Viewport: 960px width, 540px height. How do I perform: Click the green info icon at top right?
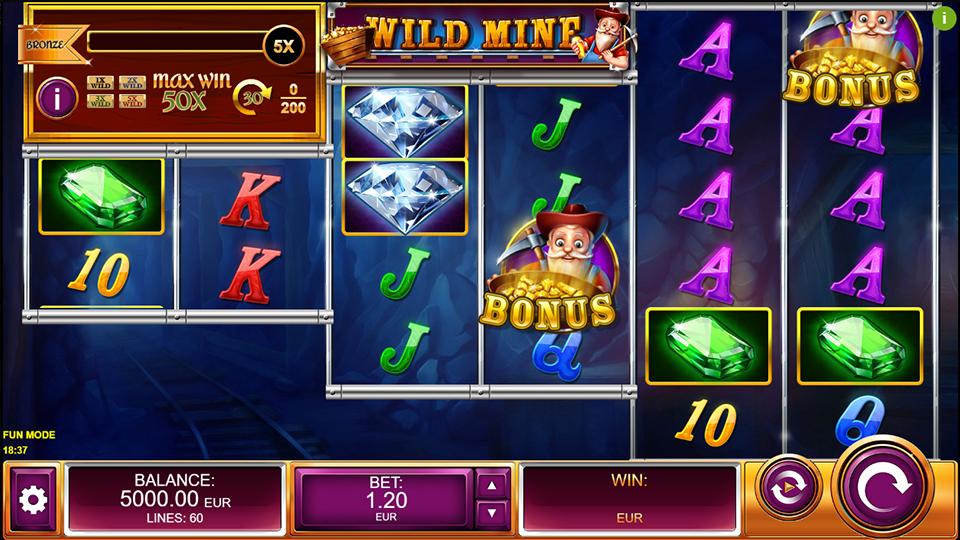point(944,17)
